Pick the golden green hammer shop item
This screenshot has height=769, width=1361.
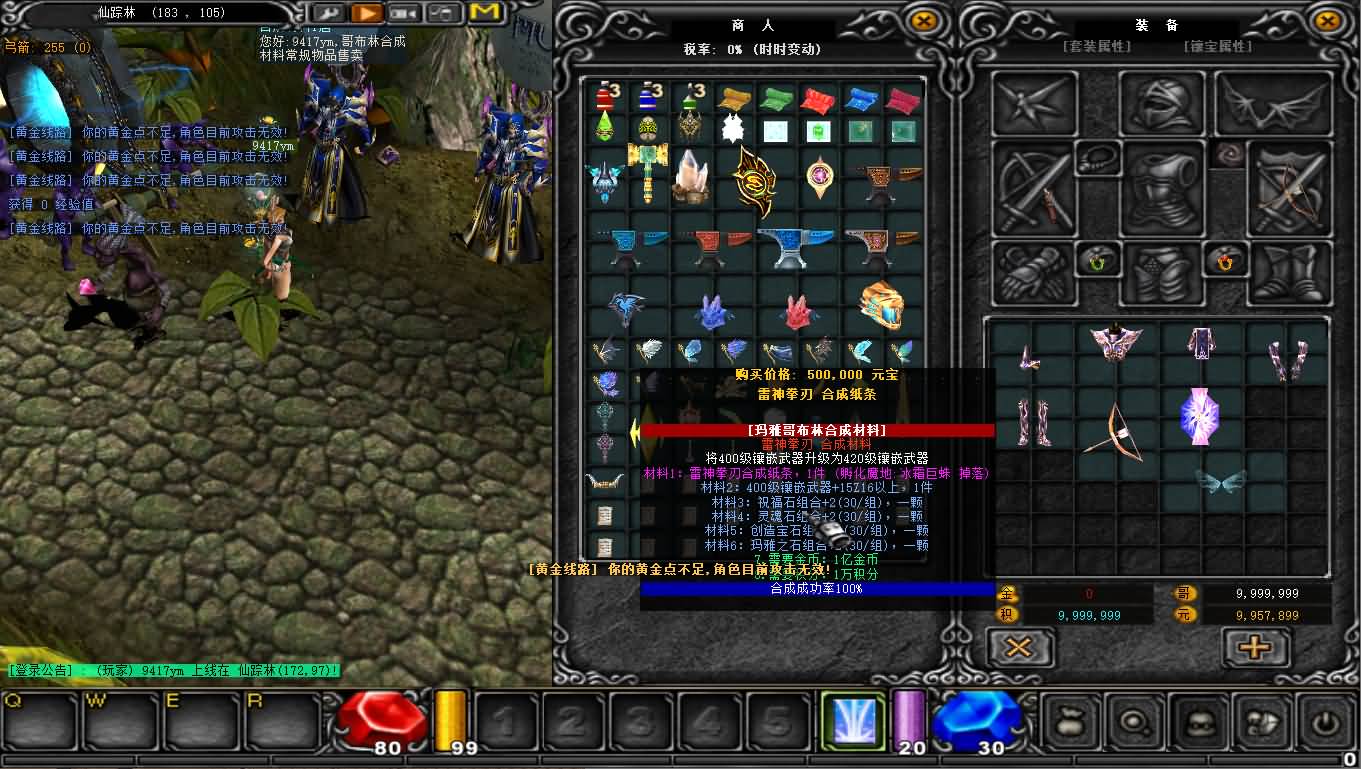pyautogui.click(x=646, y=172)
